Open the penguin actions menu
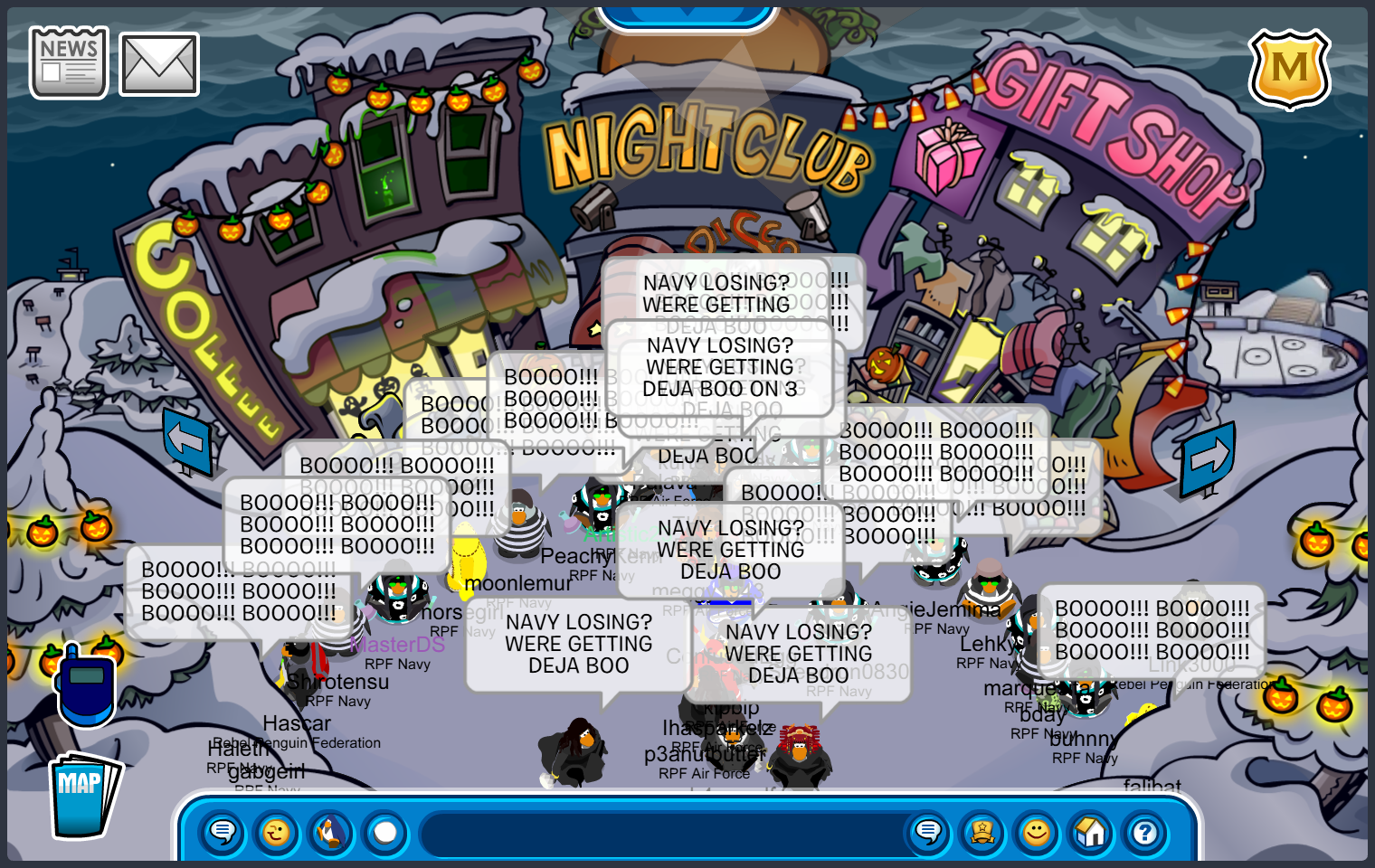Screen dimensions: 1375x868 (x=331, y=832)
